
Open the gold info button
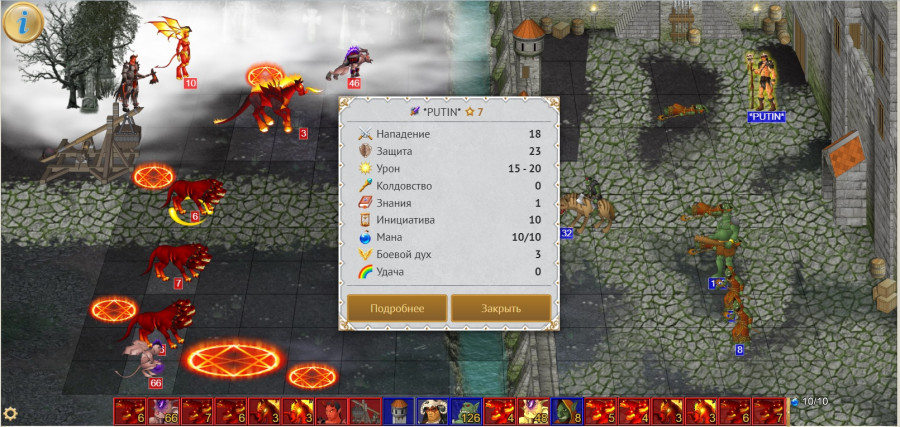tap(22, 22)
